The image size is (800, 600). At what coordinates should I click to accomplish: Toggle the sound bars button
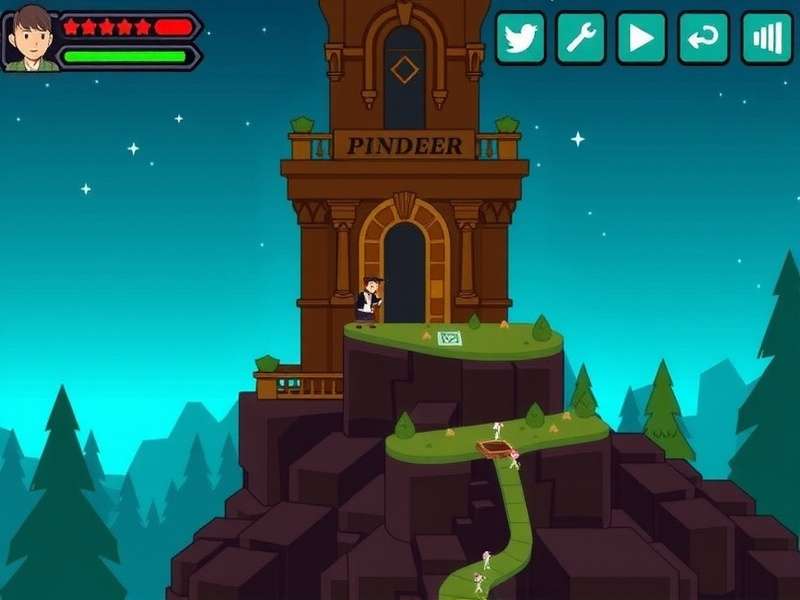pos(767,39)
